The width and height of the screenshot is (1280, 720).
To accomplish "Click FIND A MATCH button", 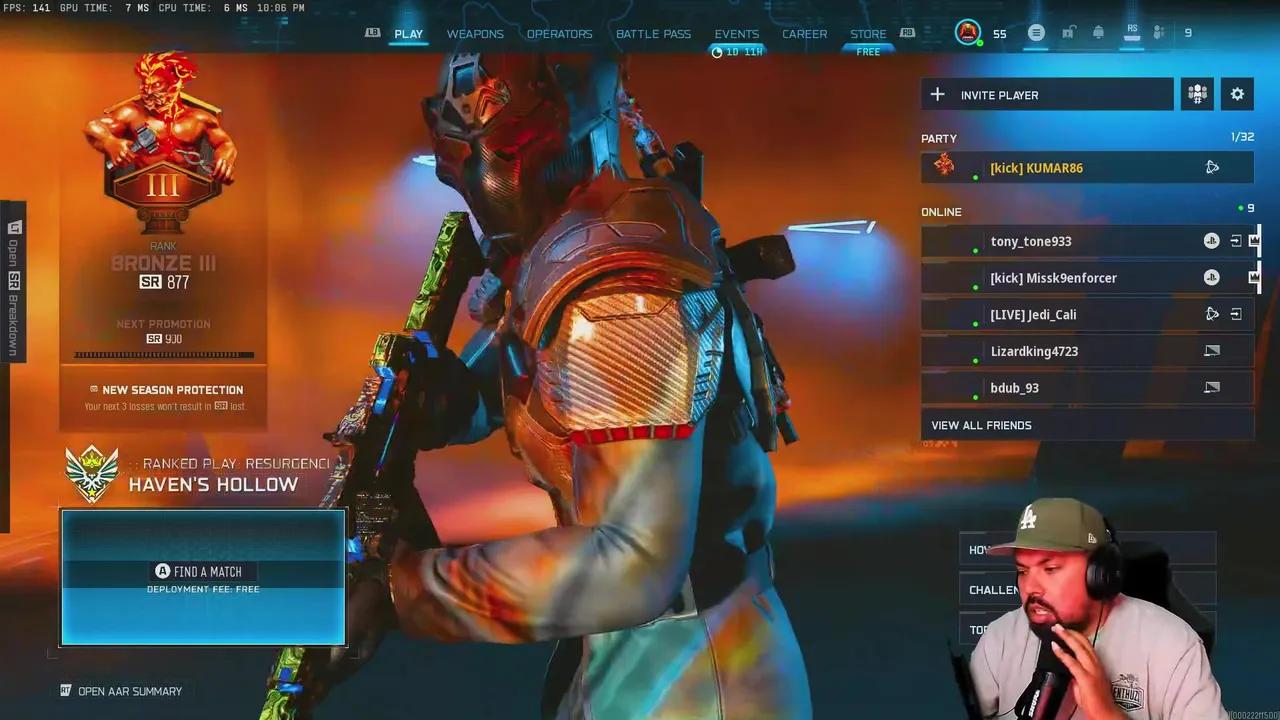I will (x=202, y=571).
